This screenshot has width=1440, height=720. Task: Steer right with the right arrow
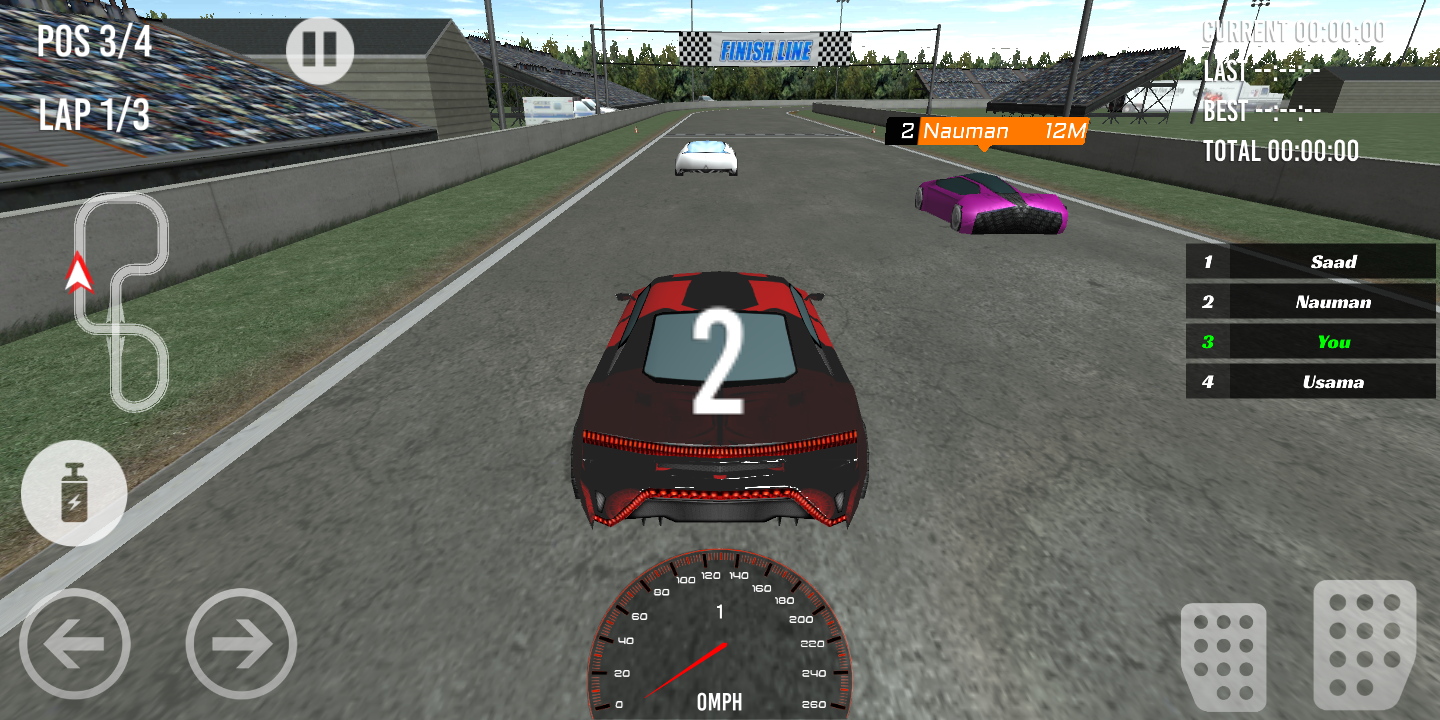tap(241, 644)
